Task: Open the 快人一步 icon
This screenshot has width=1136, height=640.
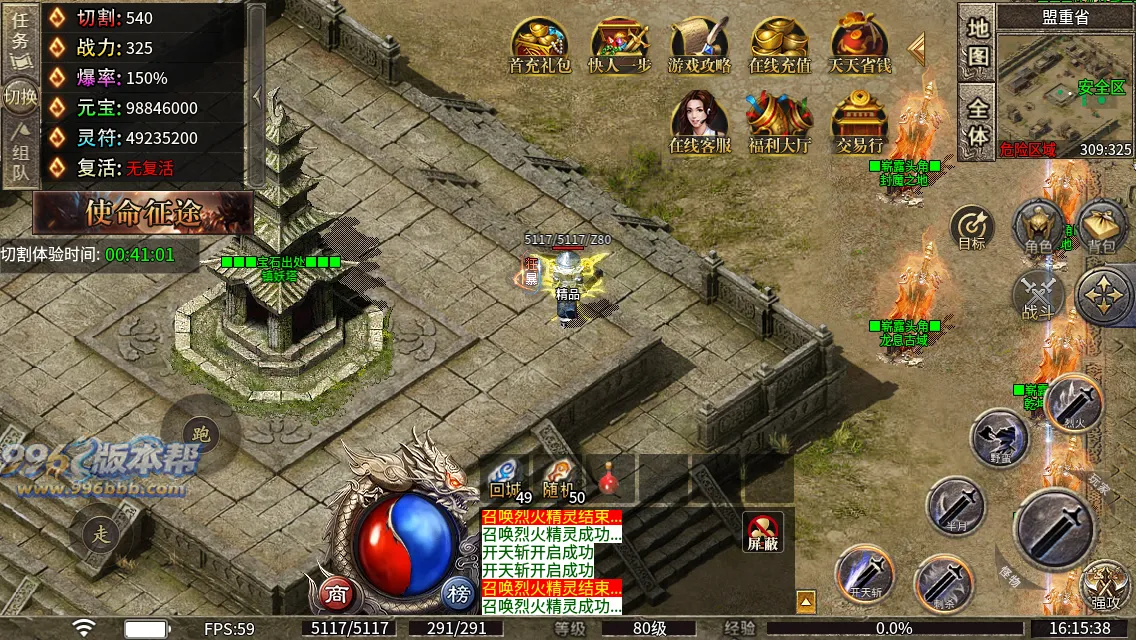Action: (x=620, y=45)
